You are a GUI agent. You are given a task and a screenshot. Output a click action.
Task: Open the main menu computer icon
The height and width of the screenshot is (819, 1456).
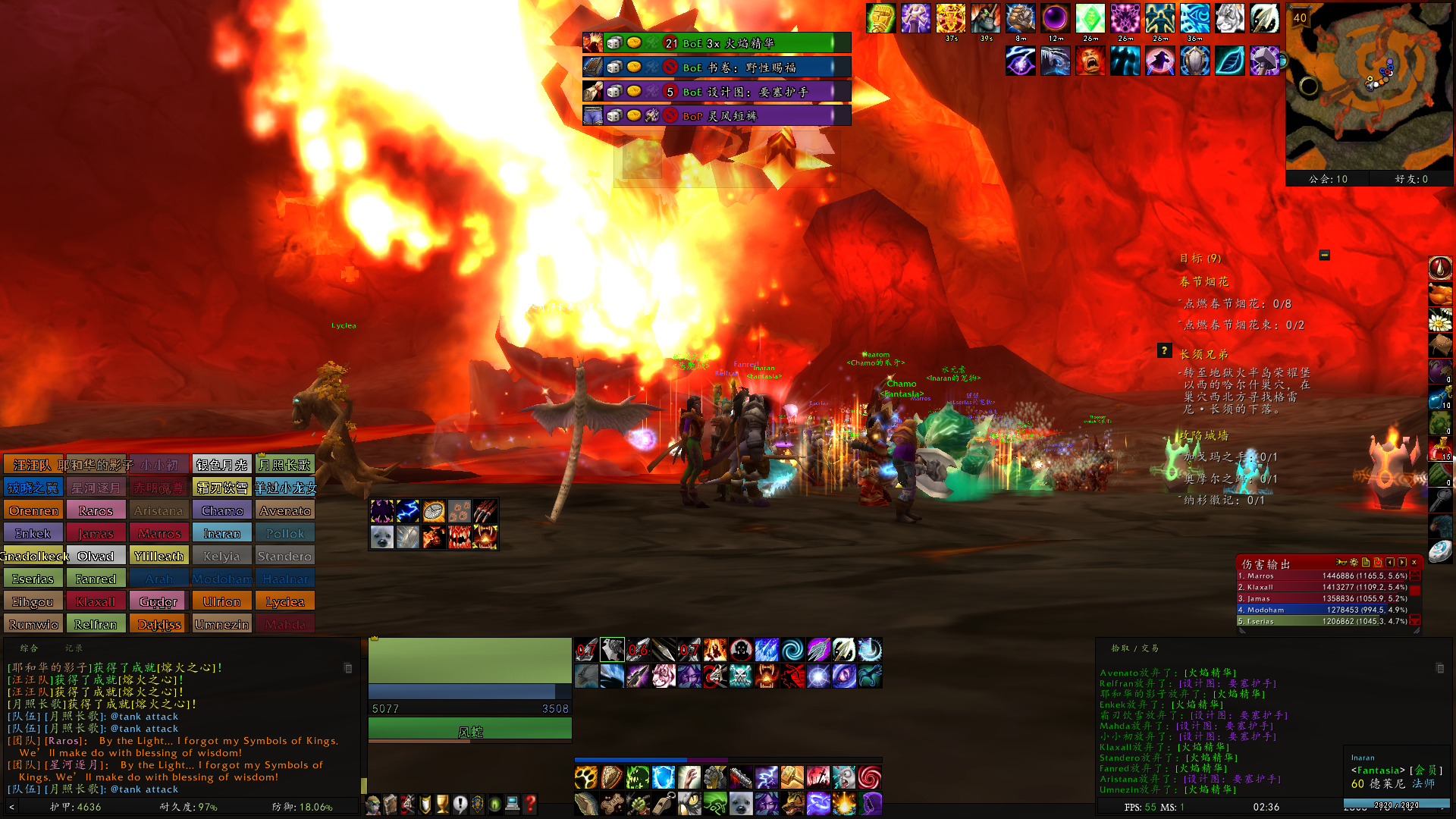point(513,804)
